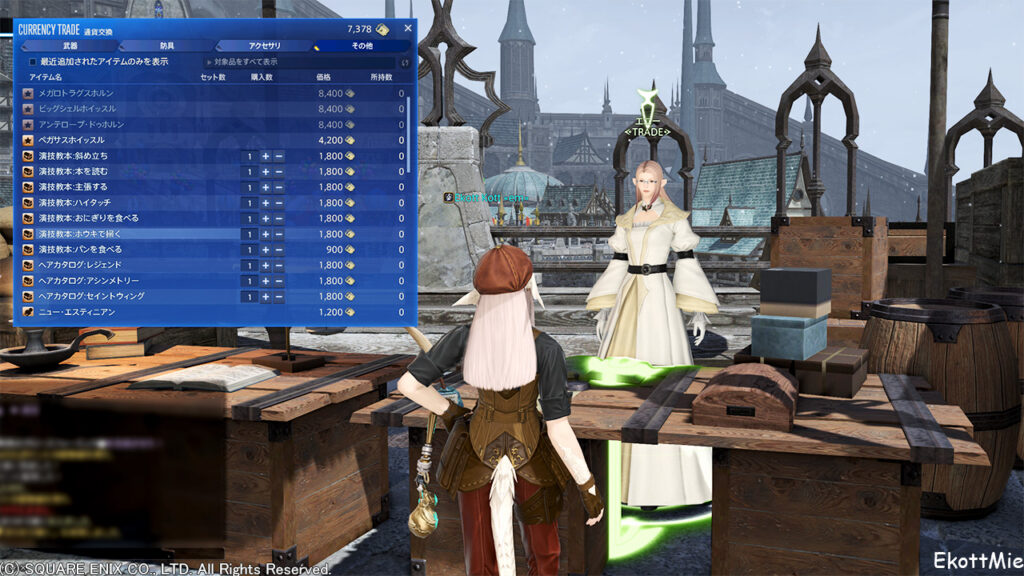This screenshot has width=1024, height=576.
Task: Select the アクセサリ tab
Action: tap(264, 46)
